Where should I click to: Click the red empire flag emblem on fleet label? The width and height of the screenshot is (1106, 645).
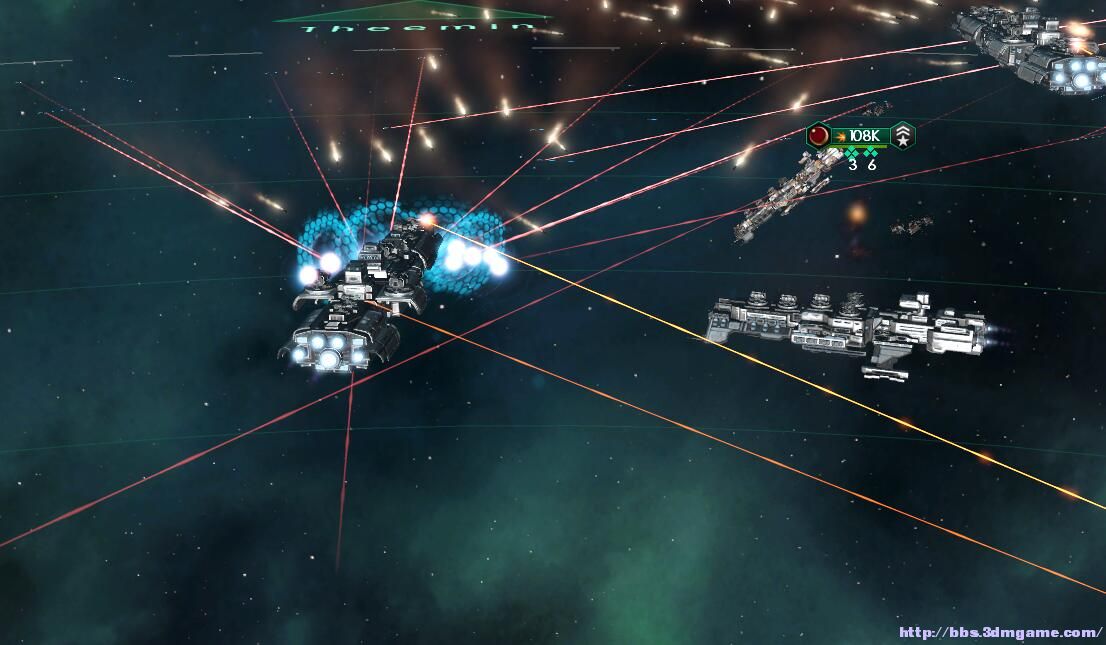(818, 136)
